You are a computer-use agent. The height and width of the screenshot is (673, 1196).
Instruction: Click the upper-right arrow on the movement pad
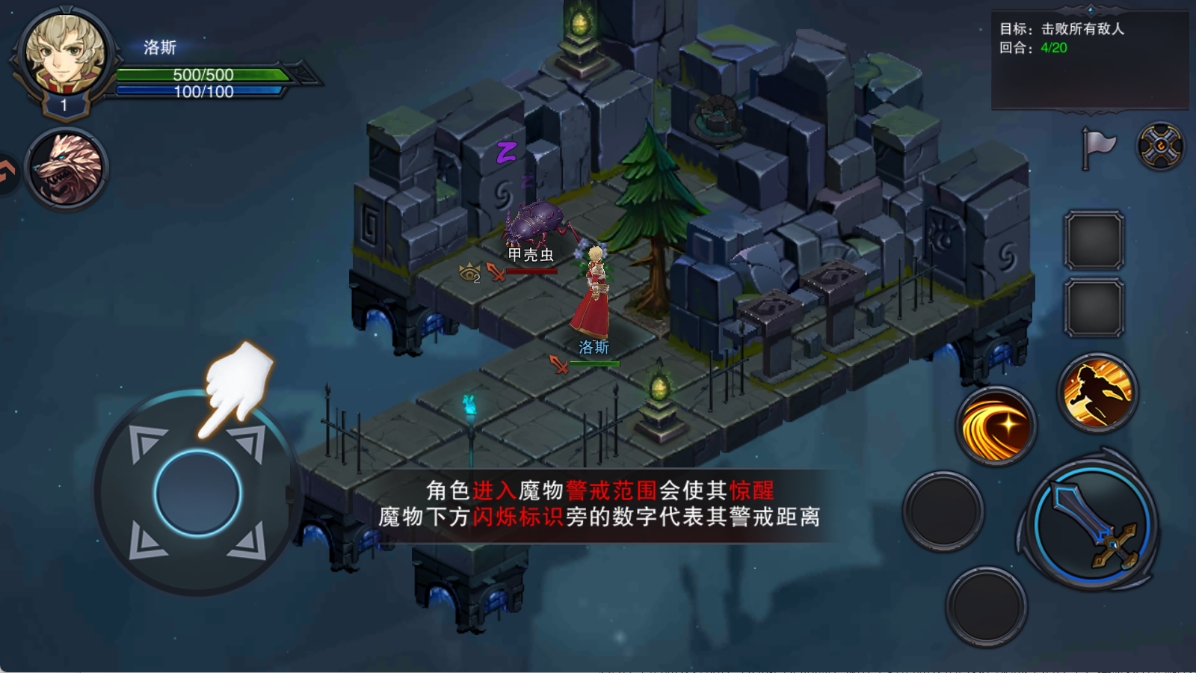(247, 443)
